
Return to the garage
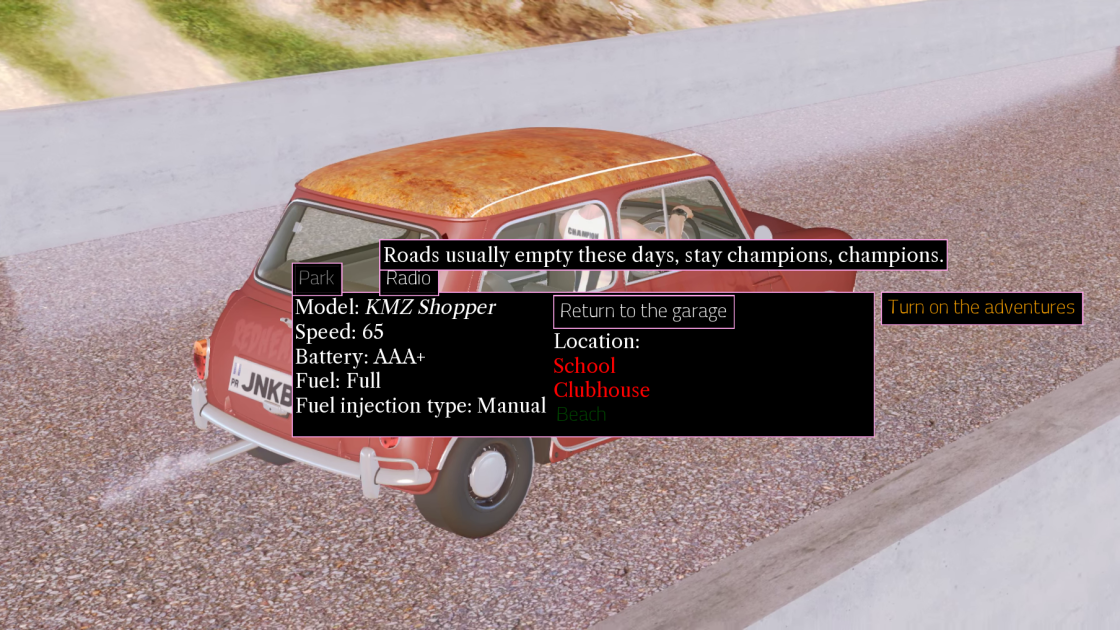pyautogui.click(x=643, y=311)
